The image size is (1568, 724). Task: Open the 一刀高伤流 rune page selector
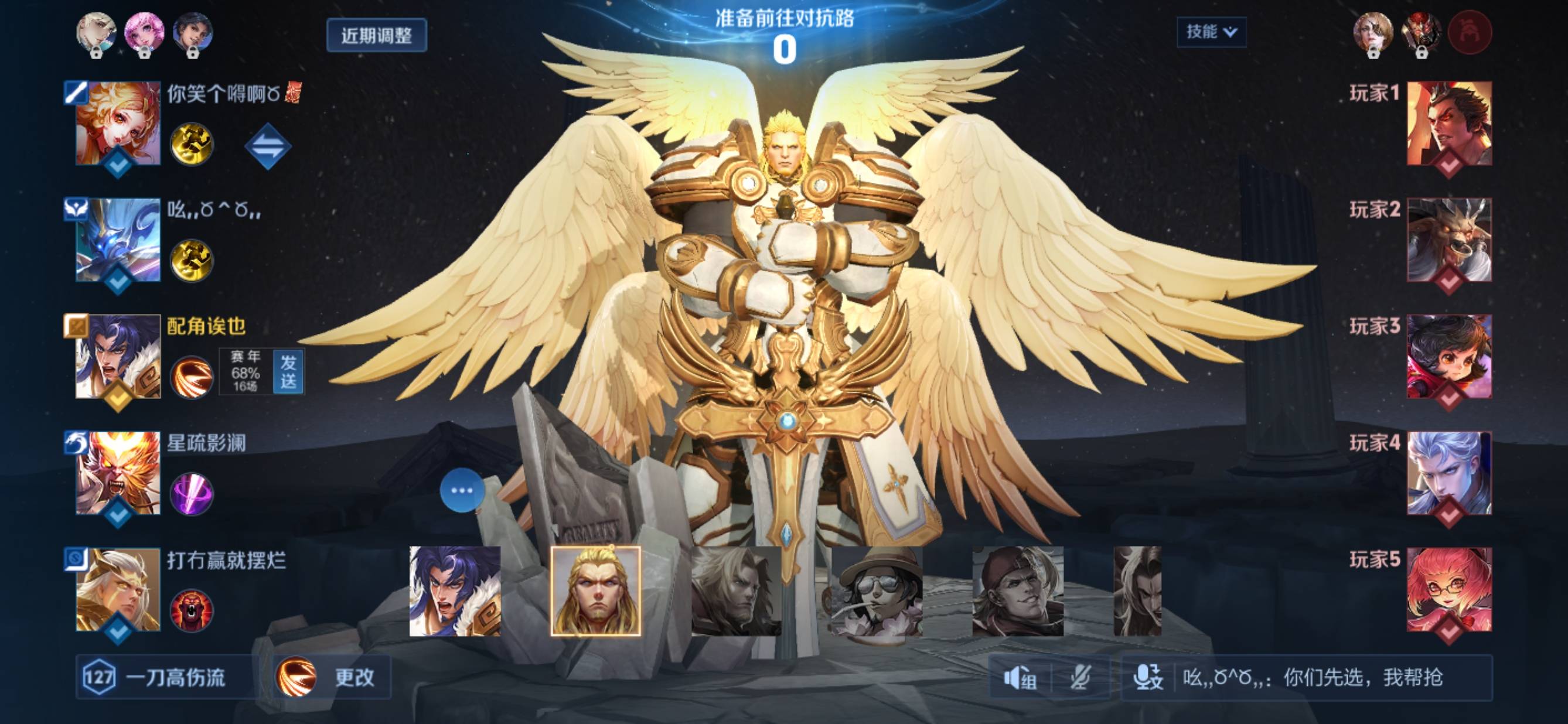point(164,677)
